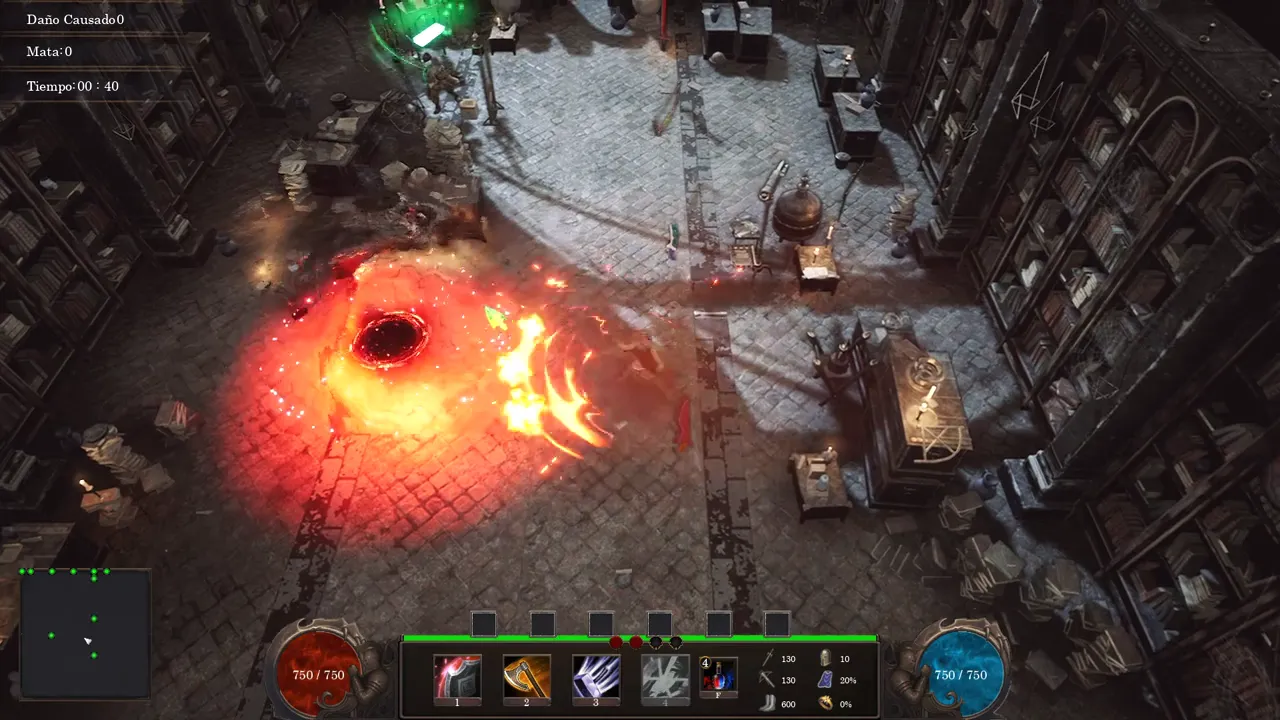Screen dimensions: 1280x720
Task: Trigger the glowing hammer strike ability
Action: [596, 677]
